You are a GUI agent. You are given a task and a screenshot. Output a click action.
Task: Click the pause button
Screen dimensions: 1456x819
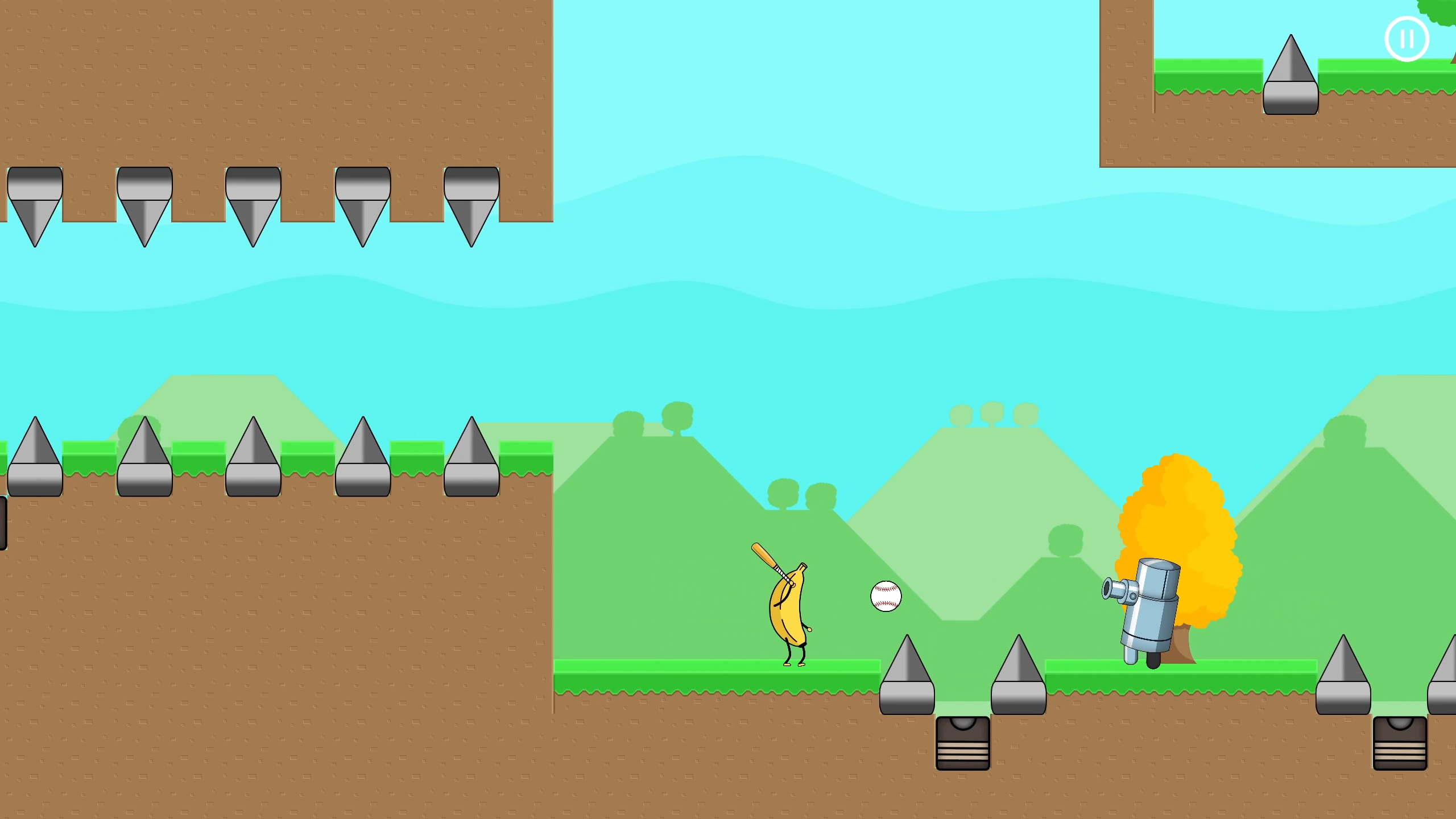(x=1408, y=38)
